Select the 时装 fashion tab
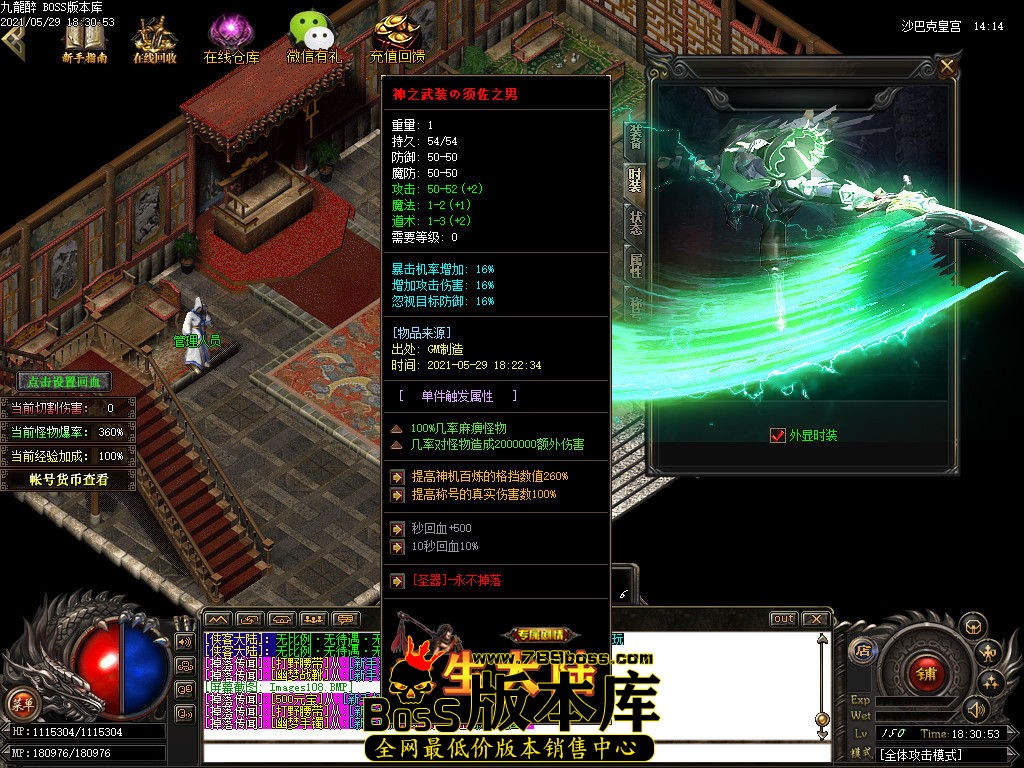The image size is (1024, 768). click(635, 180)
